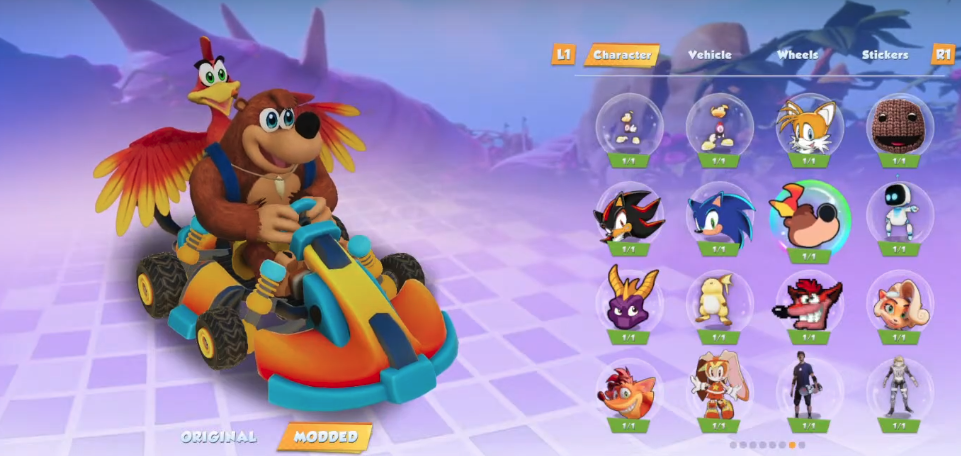
Task: Choose Spyro the purple dragon
Action: (x=628, y=298)
